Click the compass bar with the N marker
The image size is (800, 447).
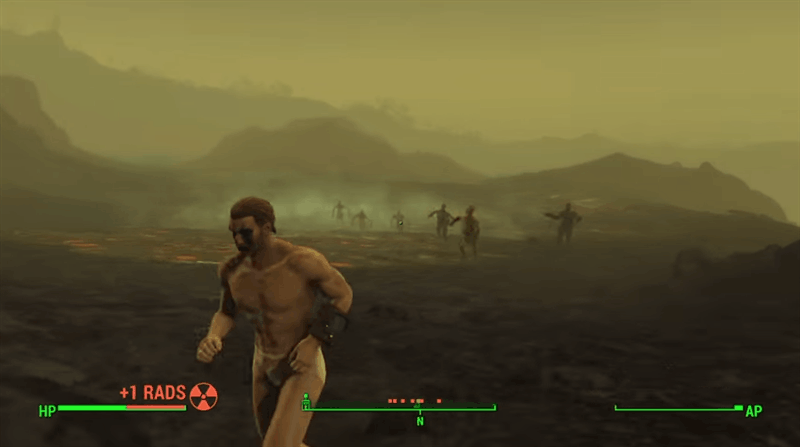point(400,408)
